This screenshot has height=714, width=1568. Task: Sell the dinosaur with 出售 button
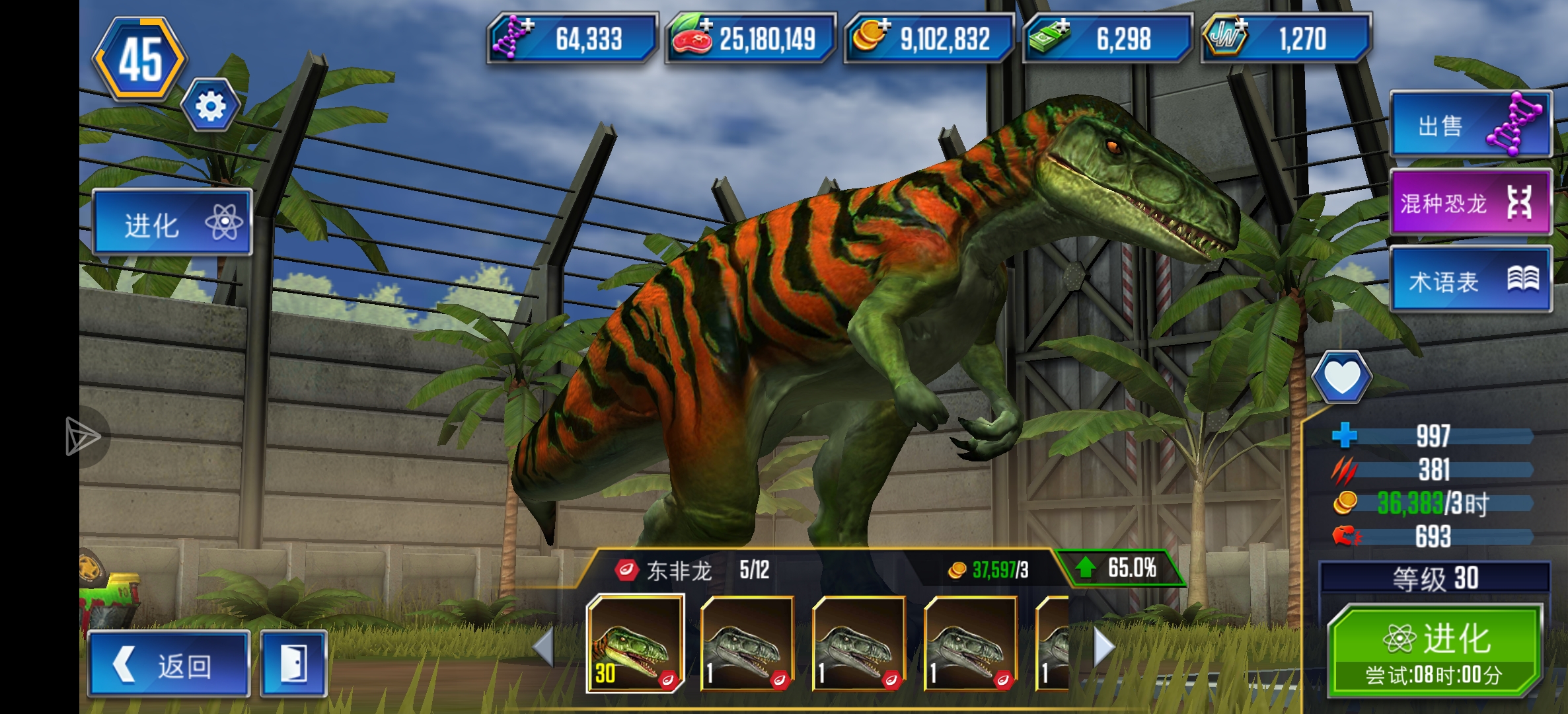click(x=1471, y=125)
